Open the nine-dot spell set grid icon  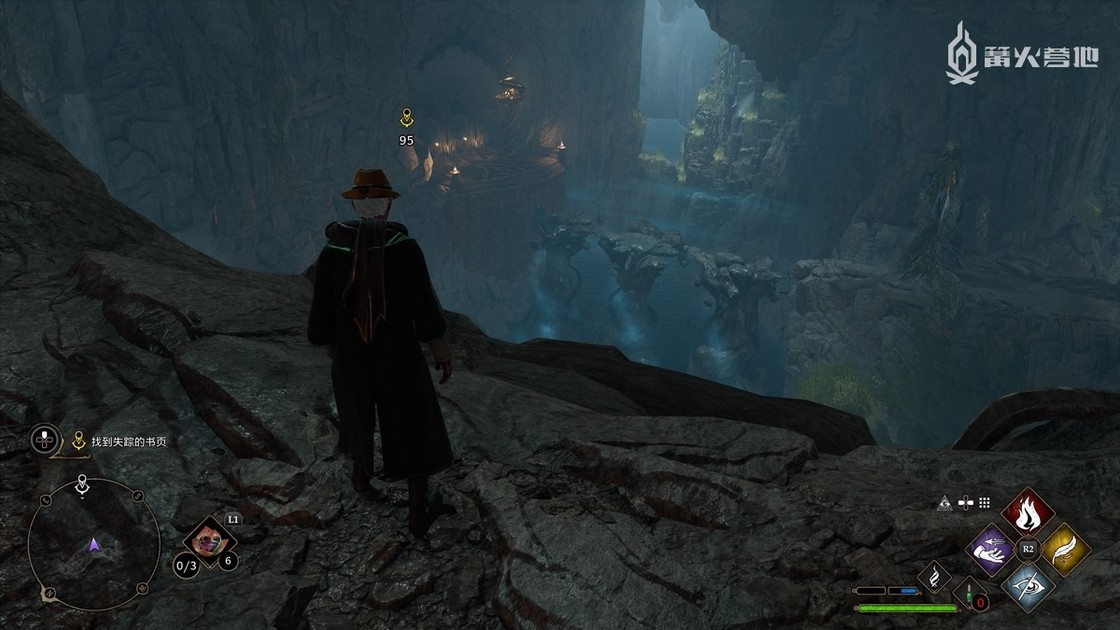coord(985,503)
